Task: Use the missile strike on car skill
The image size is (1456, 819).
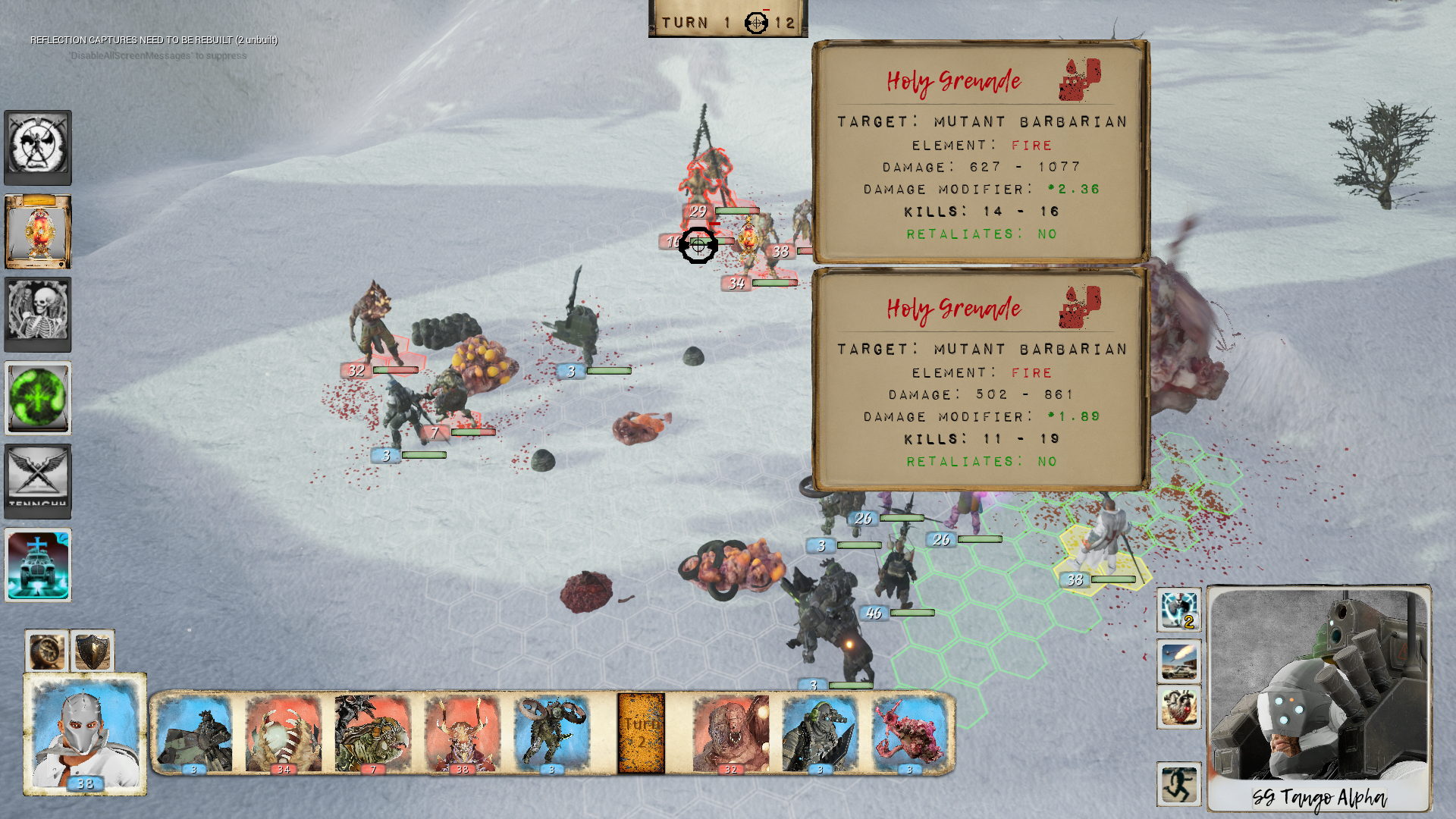Action: (x=1178, y=661)
